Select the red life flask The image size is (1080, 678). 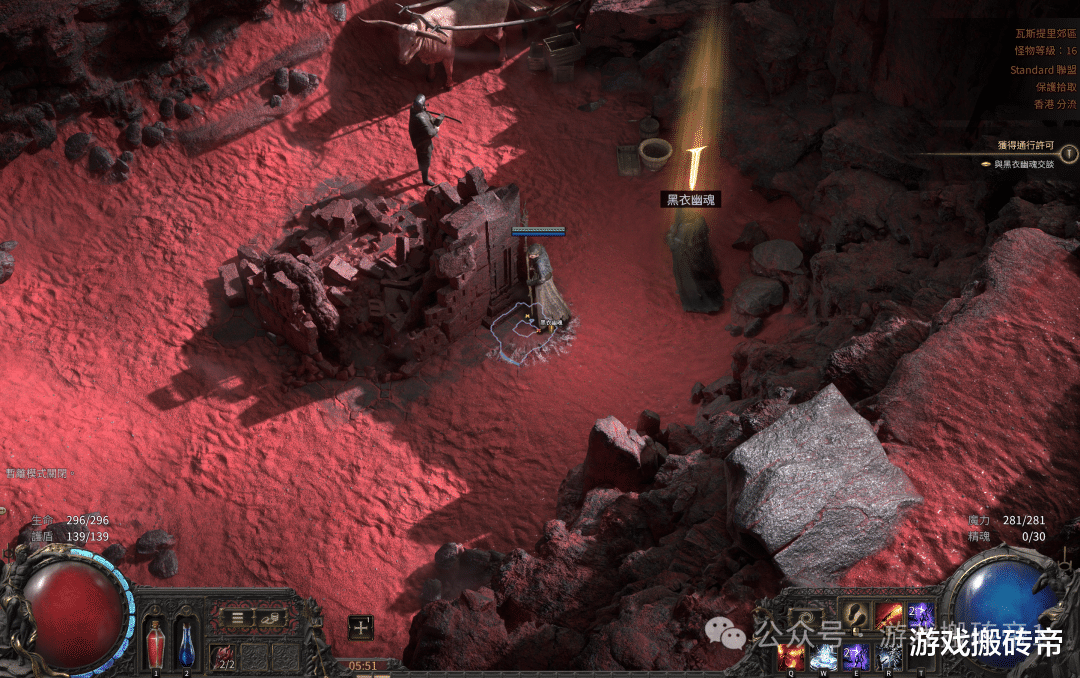tap(156, 643)
